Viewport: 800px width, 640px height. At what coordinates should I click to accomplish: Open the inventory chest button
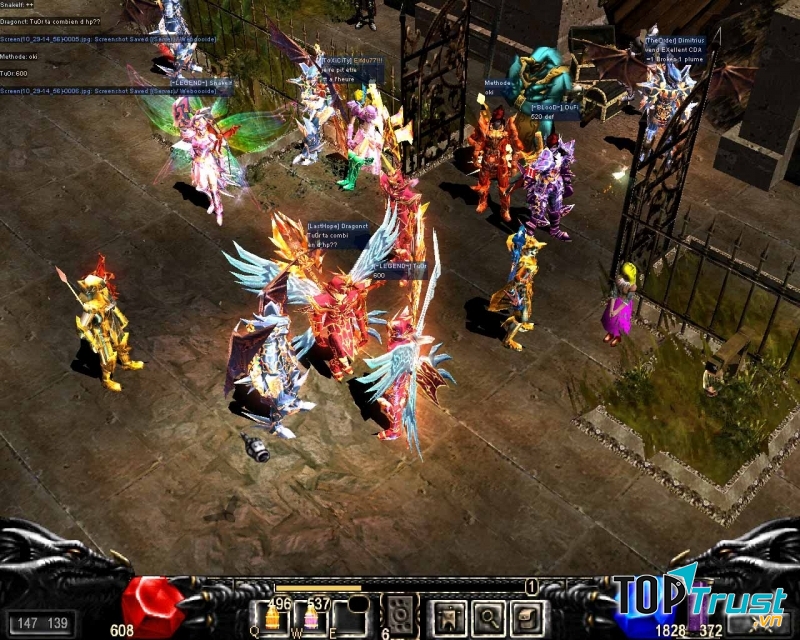coord(527,618)
